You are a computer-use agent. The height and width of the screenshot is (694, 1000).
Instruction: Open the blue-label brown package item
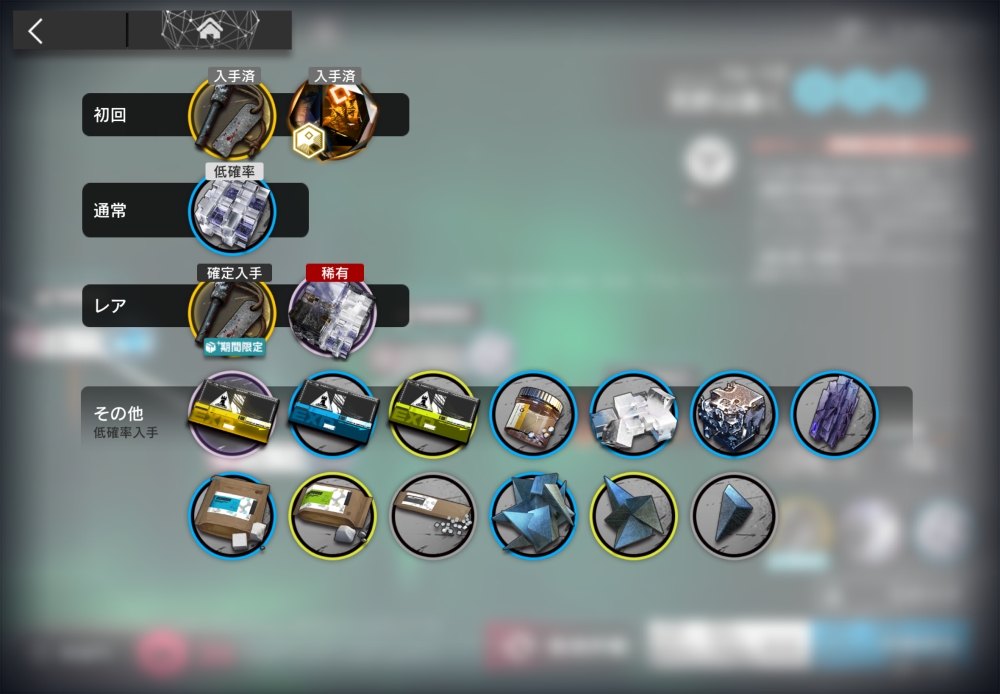click(232, 515)
